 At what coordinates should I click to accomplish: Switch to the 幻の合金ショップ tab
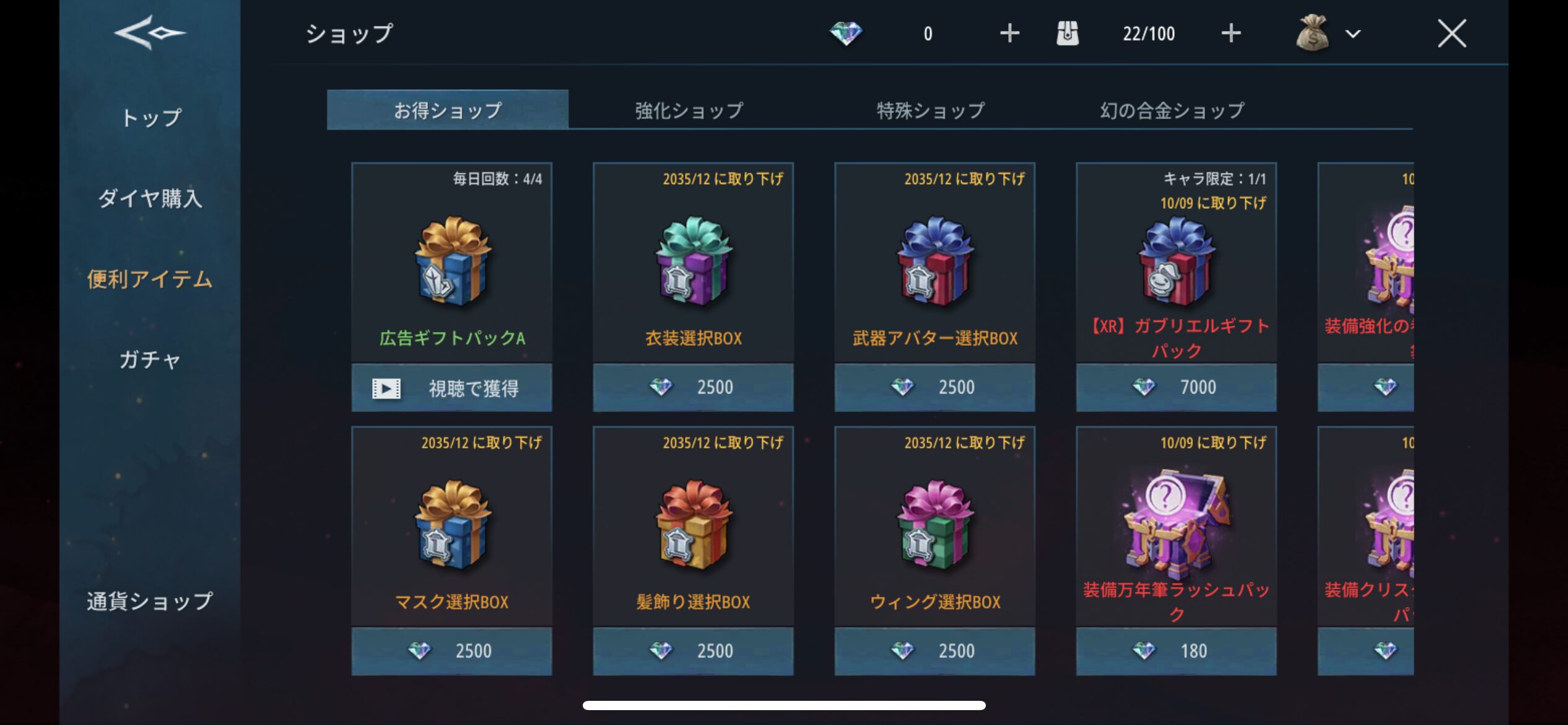point(1172,110)
